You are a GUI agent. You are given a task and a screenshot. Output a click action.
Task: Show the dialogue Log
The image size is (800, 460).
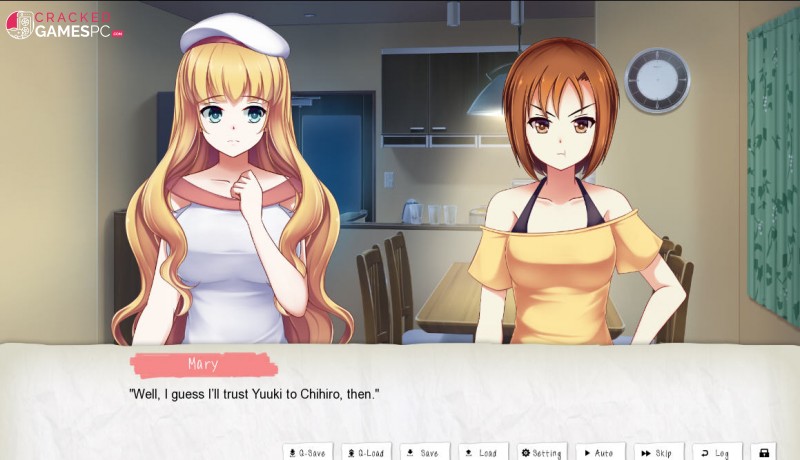[717, 452]
